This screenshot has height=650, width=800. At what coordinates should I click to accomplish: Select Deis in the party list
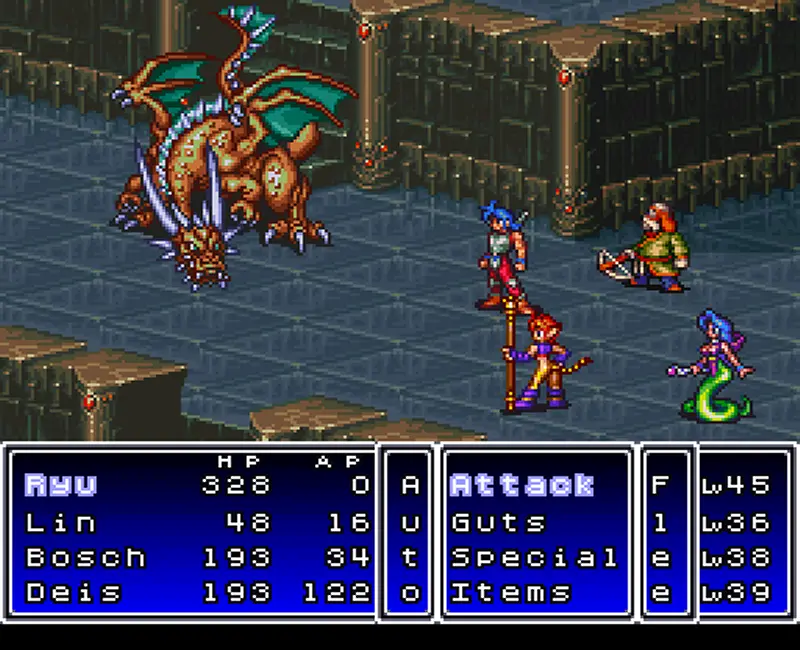(73, 592)
